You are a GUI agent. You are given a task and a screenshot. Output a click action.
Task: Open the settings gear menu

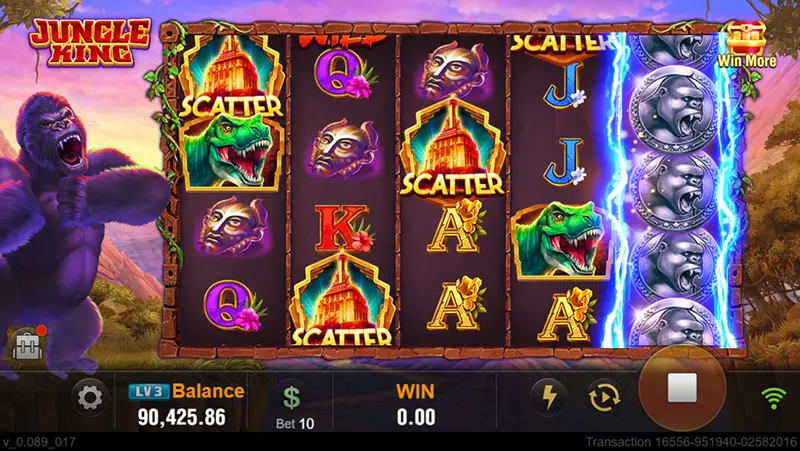click(90, 399)
